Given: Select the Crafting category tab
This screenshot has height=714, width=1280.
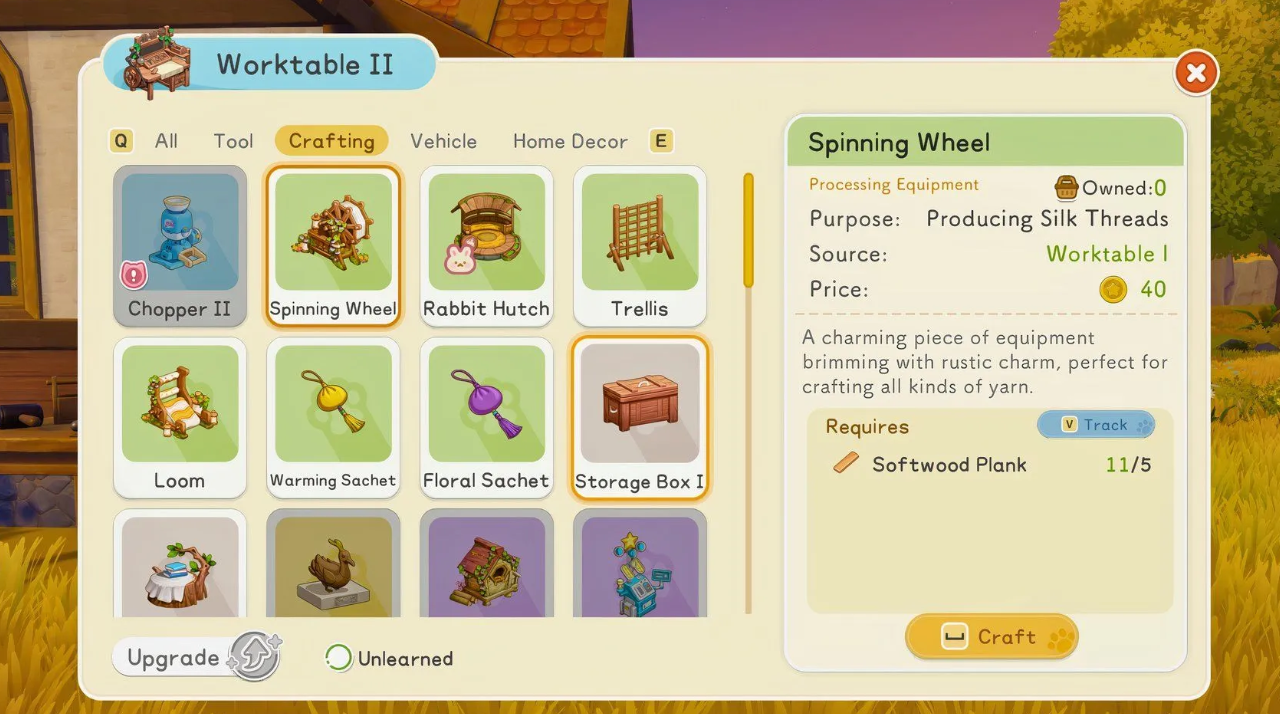Looking at the screenshot, I should point(331,141).
